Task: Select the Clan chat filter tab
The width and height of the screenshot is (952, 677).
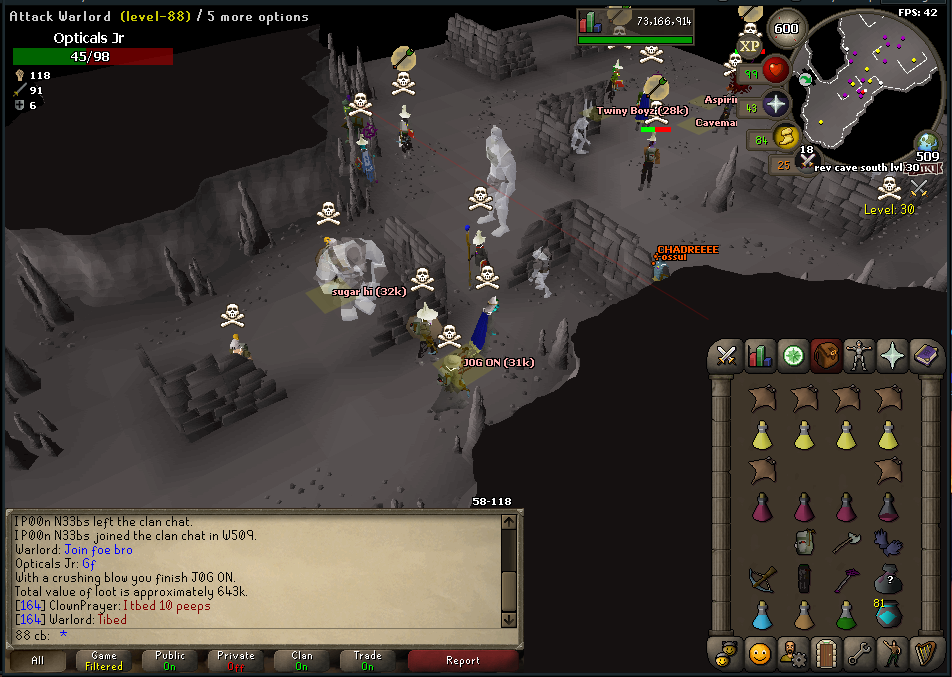Action: 301,660
